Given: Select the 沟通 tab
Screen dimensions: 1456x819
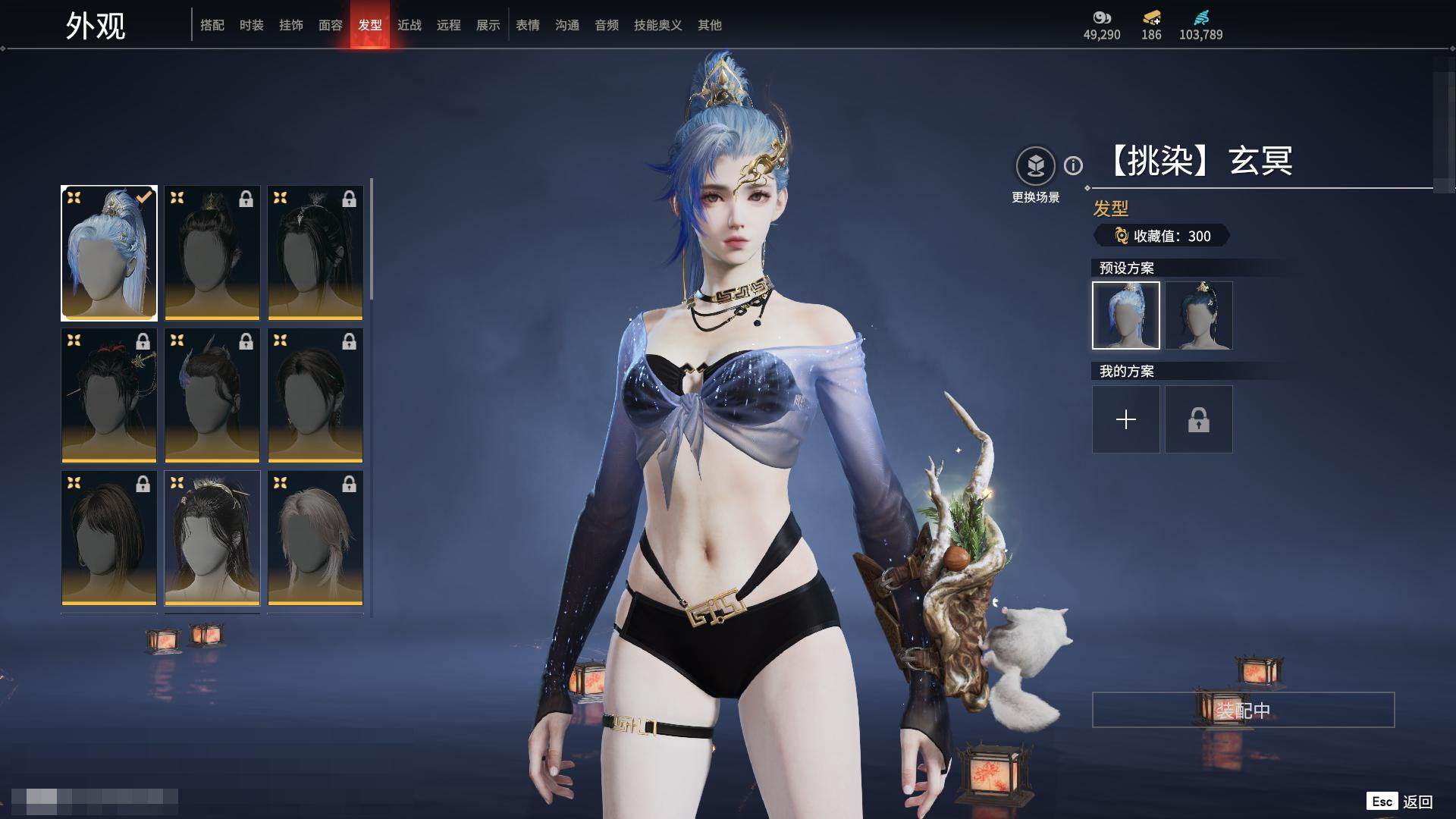Looking at the screenshot, I should (567, 25).
